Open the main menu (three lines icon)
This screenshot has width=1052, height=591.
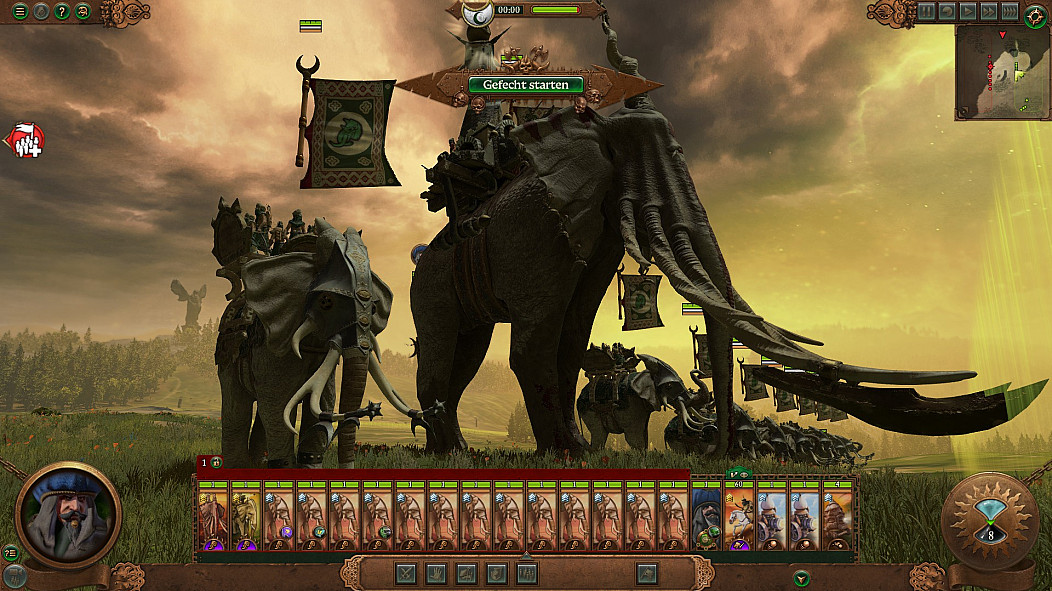(19, 12)
